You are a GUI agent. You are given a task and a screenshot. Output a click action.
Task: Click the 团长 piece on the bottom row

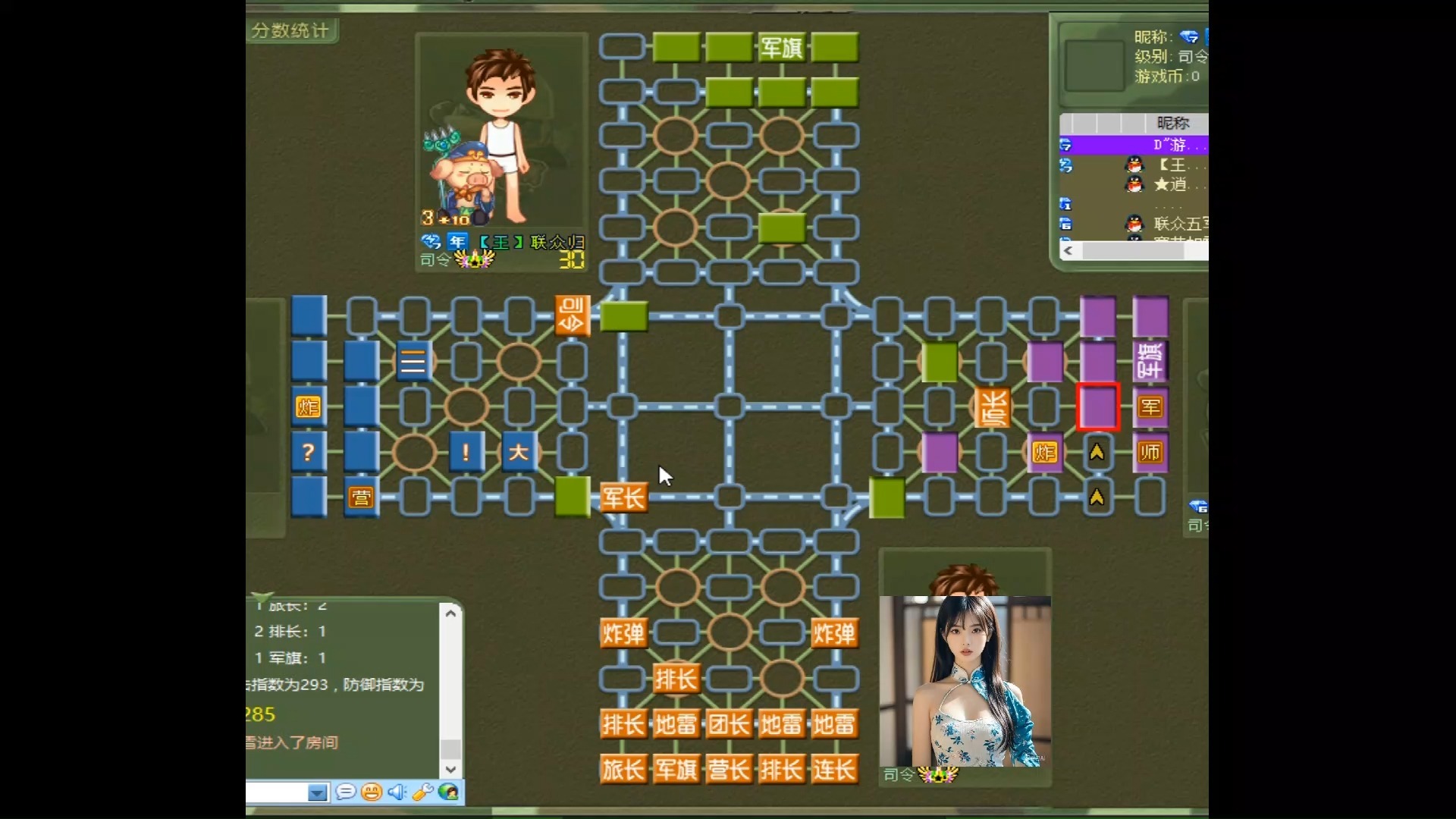[729, 723]
